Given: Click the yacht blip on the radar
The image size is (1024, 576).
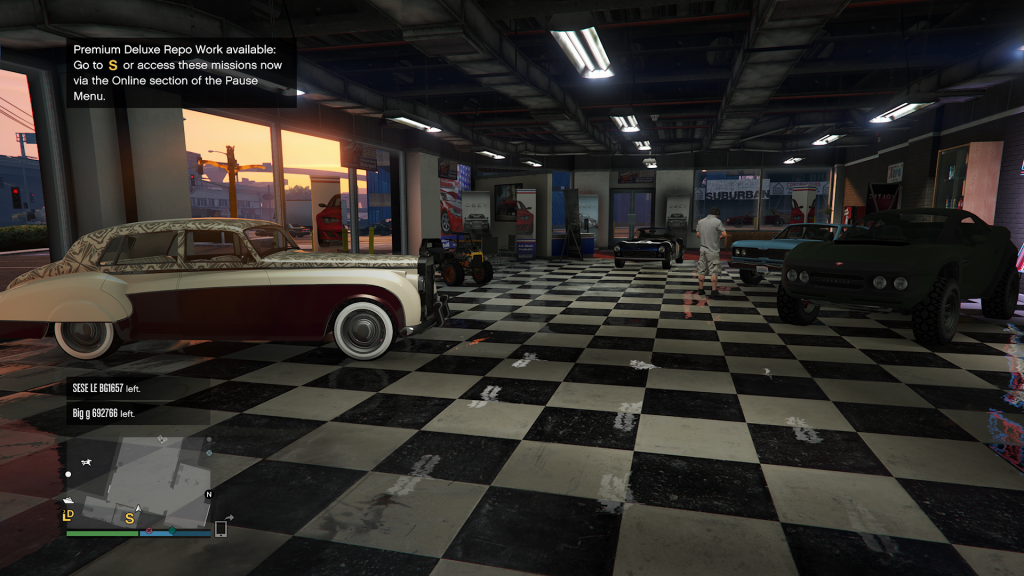Looking at the screenshot, I should 68,500.
